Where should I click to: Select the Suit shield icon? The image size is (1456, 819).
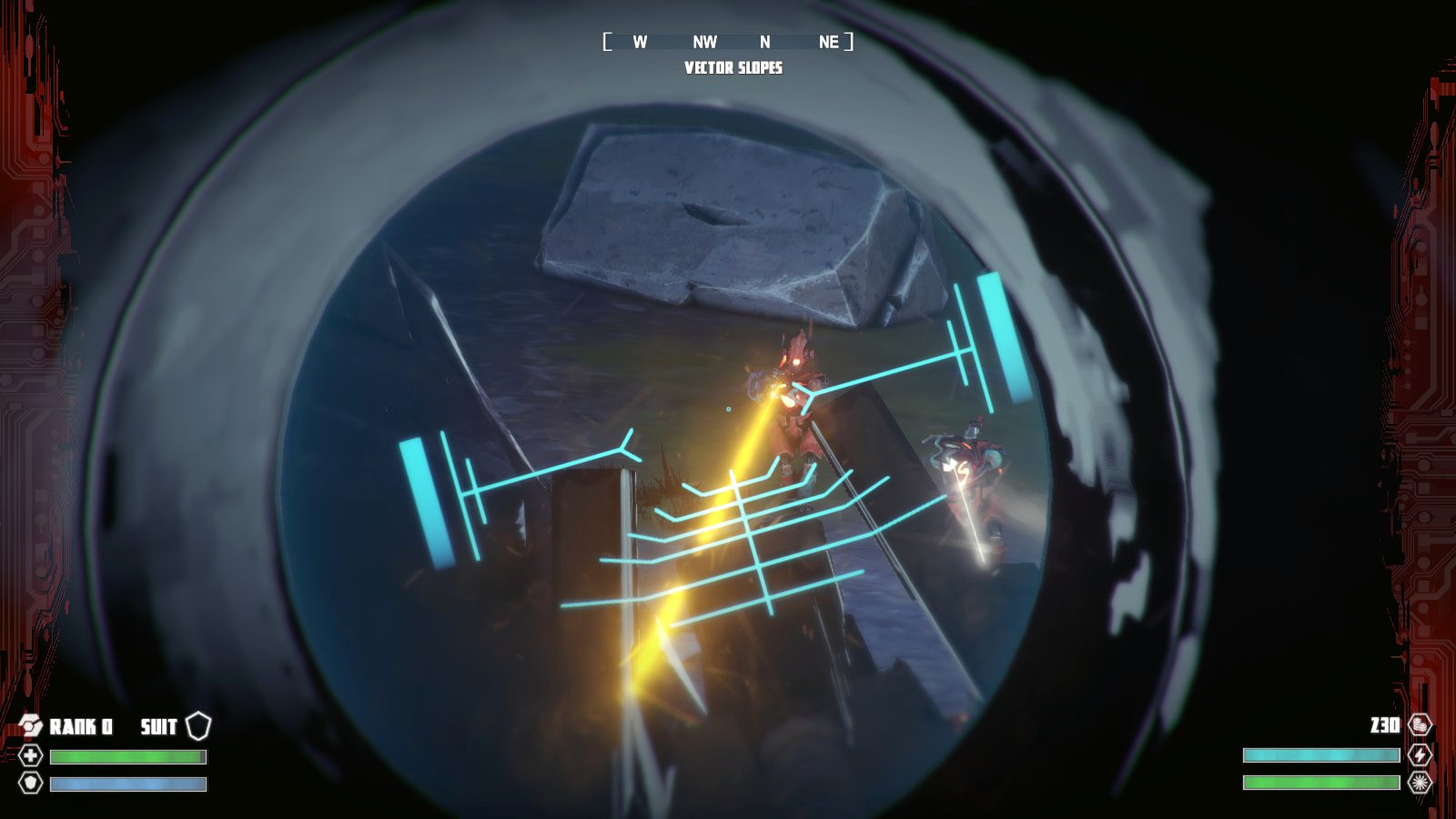pos(198,725)
